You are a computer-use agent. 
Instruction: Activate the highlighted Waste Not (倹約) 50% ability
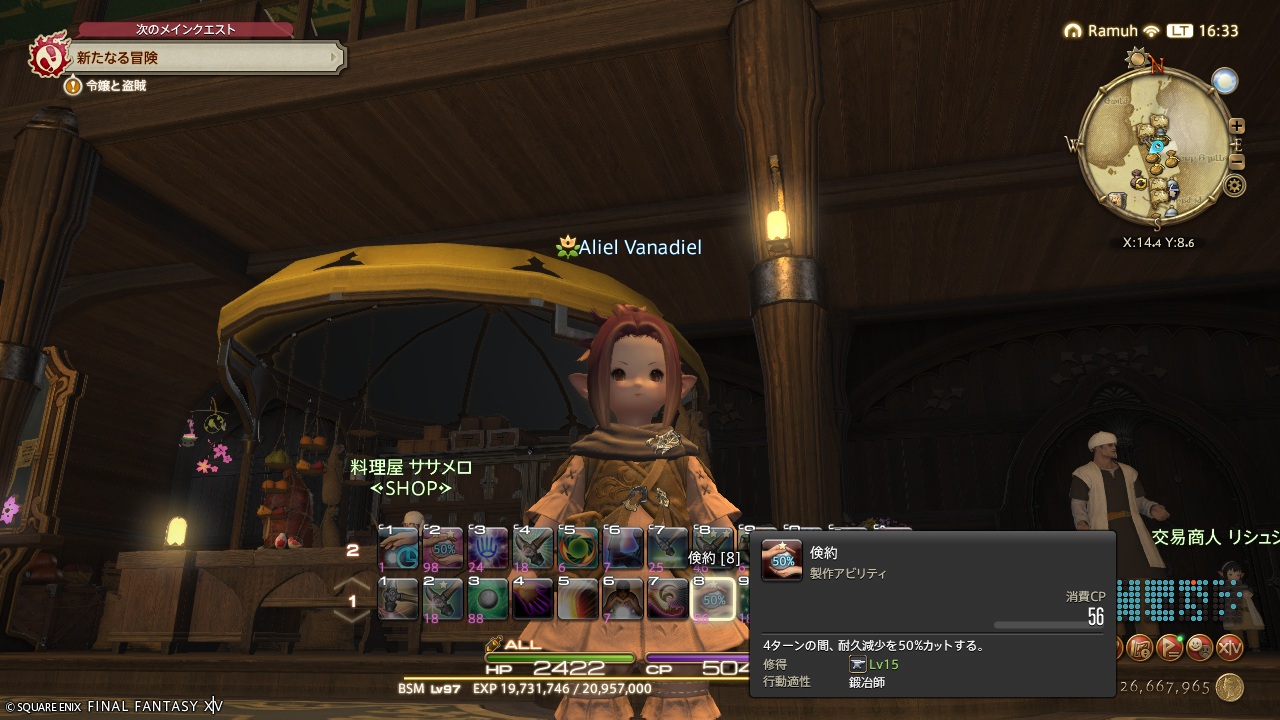(x=714, y=599)
